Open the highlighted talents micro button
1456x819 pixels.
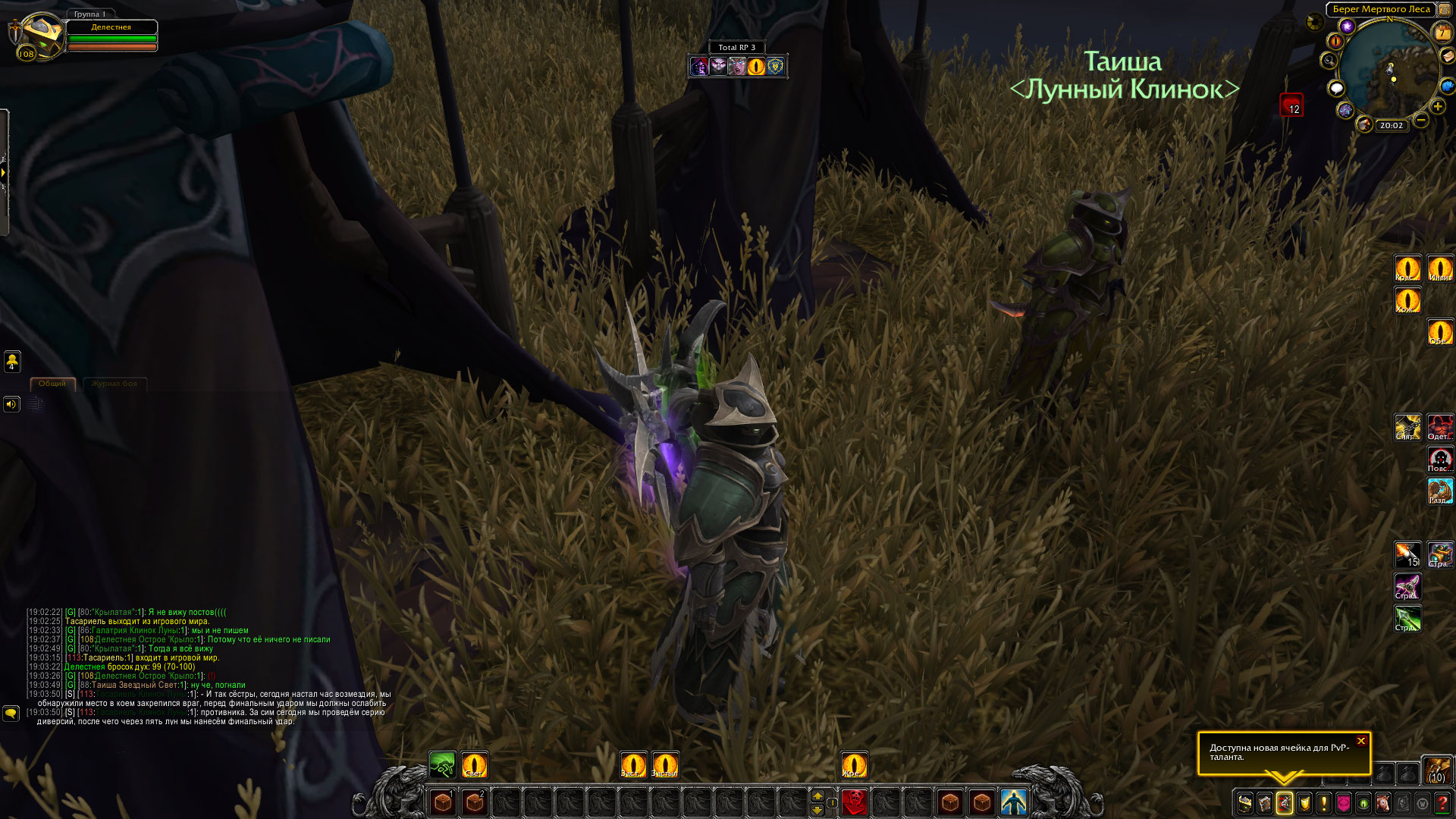(x=1285, y=802)
